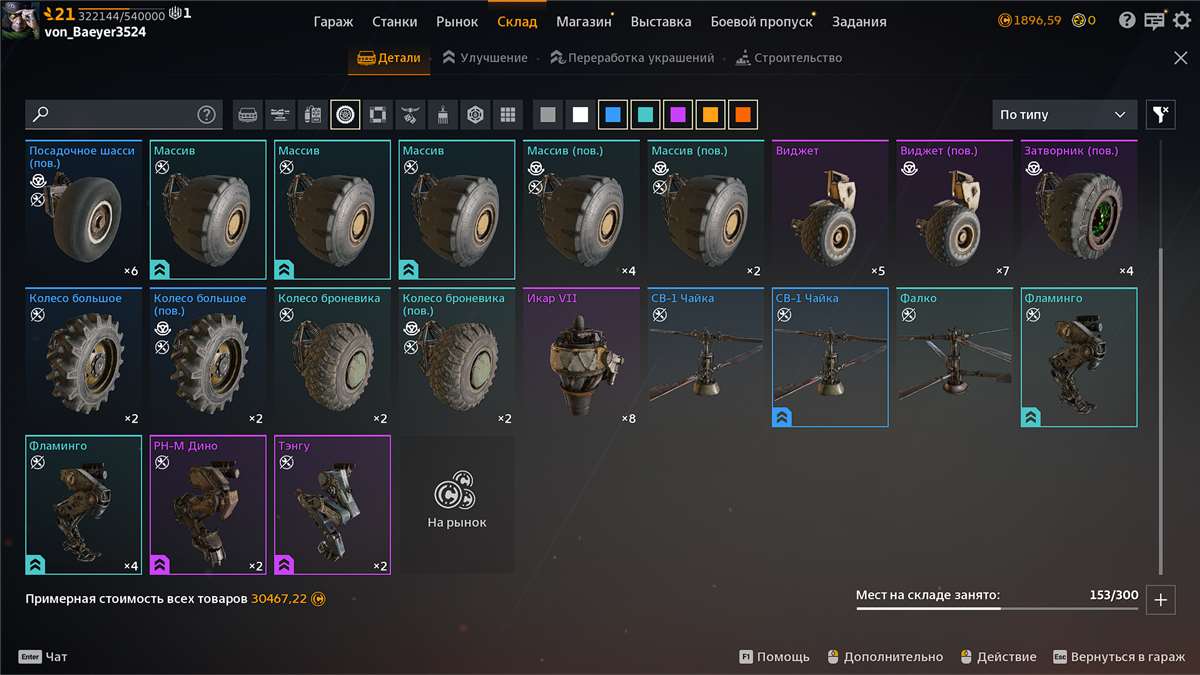Select the РН-М Дино leg
1200x675 pixels.
click(208, 505)
